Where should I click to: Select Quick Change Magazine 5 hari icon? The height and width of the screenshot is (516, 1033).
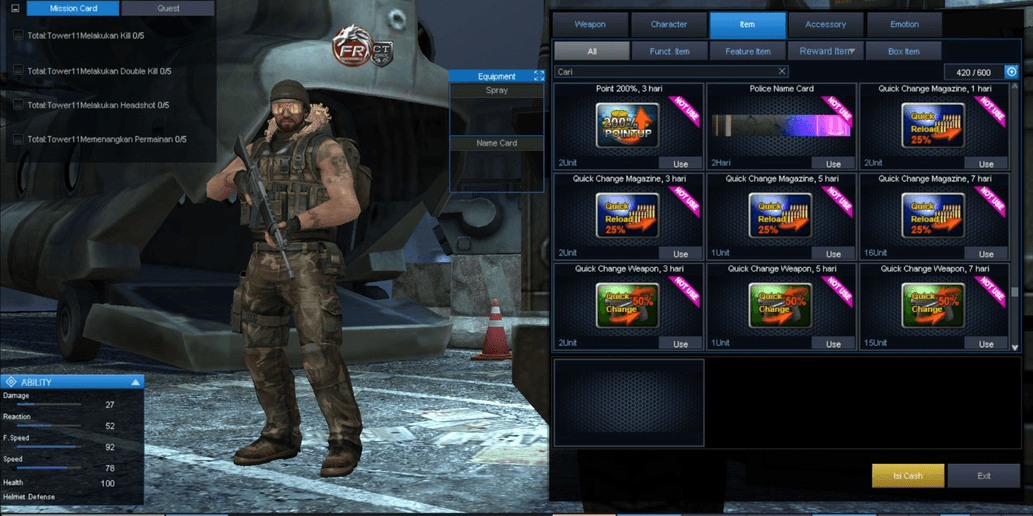[x=781, y=216]
